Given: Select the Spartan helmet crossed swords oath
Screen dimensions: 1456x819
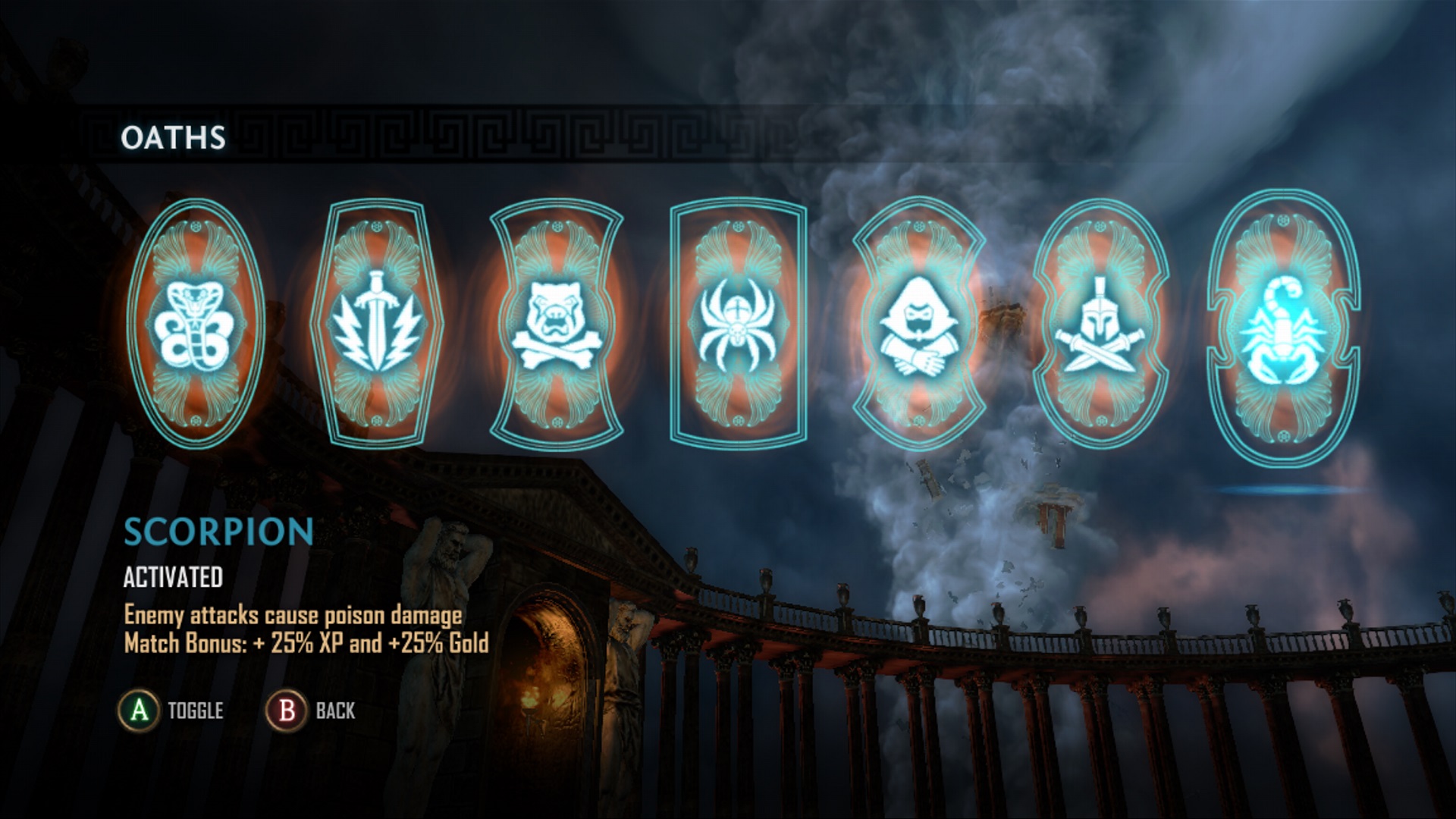Looking at the screenshot, I should pyautogui.click(x=1100, y=325).
